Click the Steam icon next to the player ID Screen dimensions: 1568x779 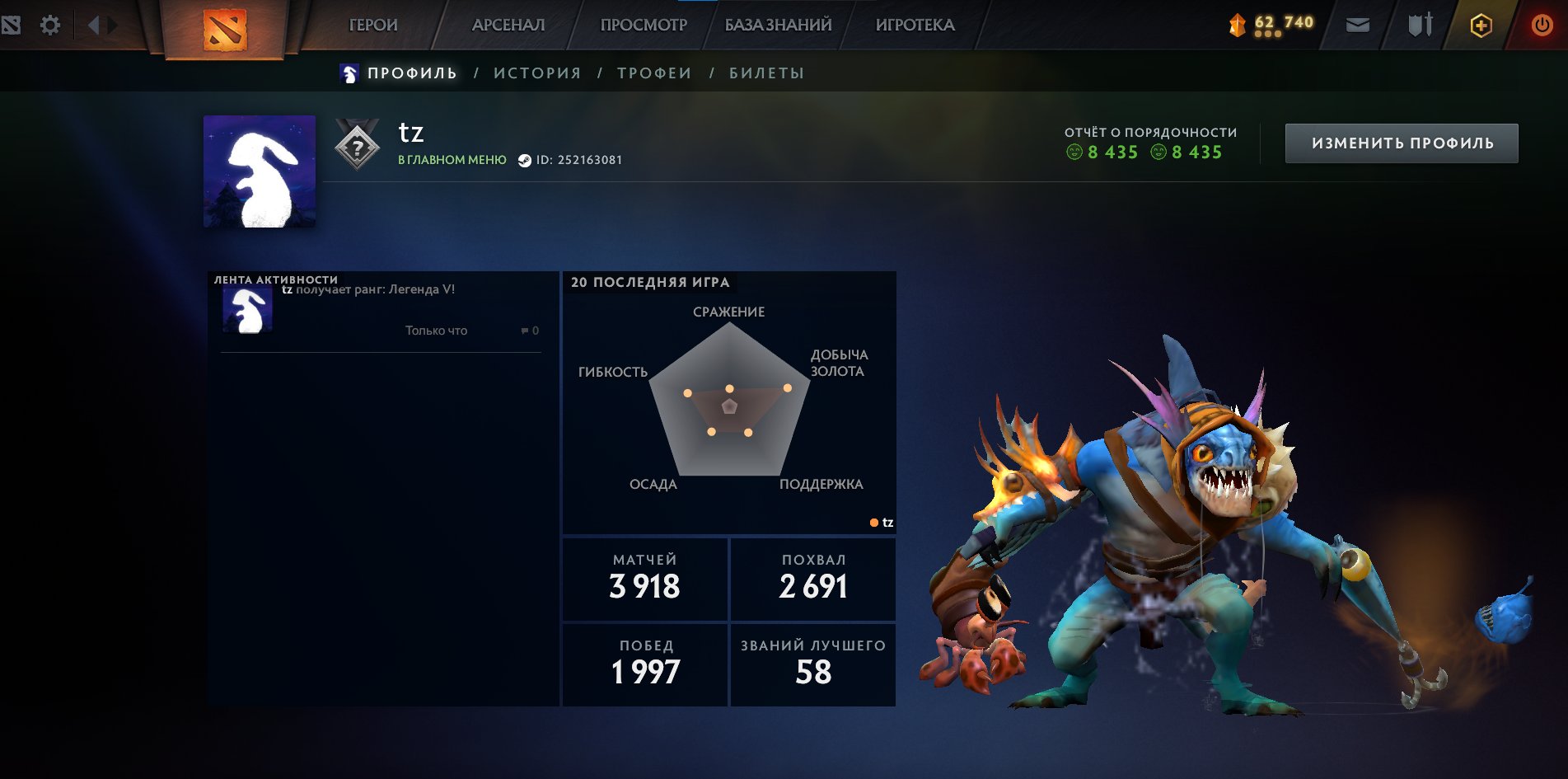pyautogui.click(x=526, y=160)
